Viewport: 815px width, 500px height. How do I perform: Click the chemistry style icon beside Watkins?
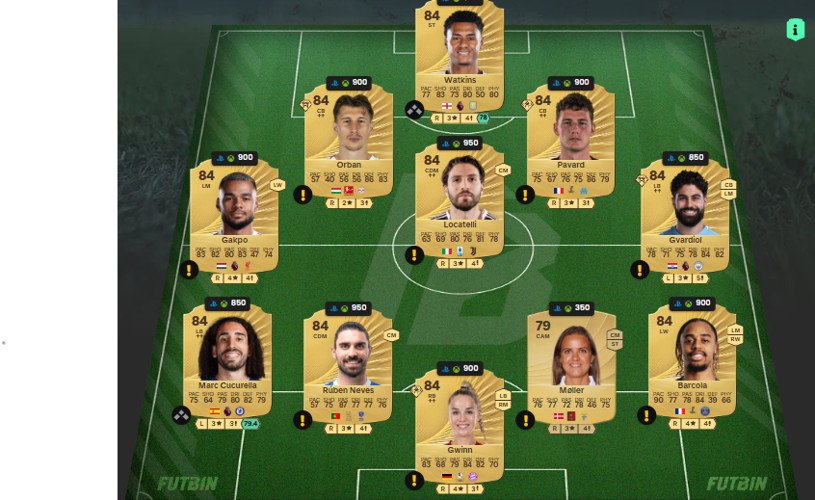click(414, 110)
